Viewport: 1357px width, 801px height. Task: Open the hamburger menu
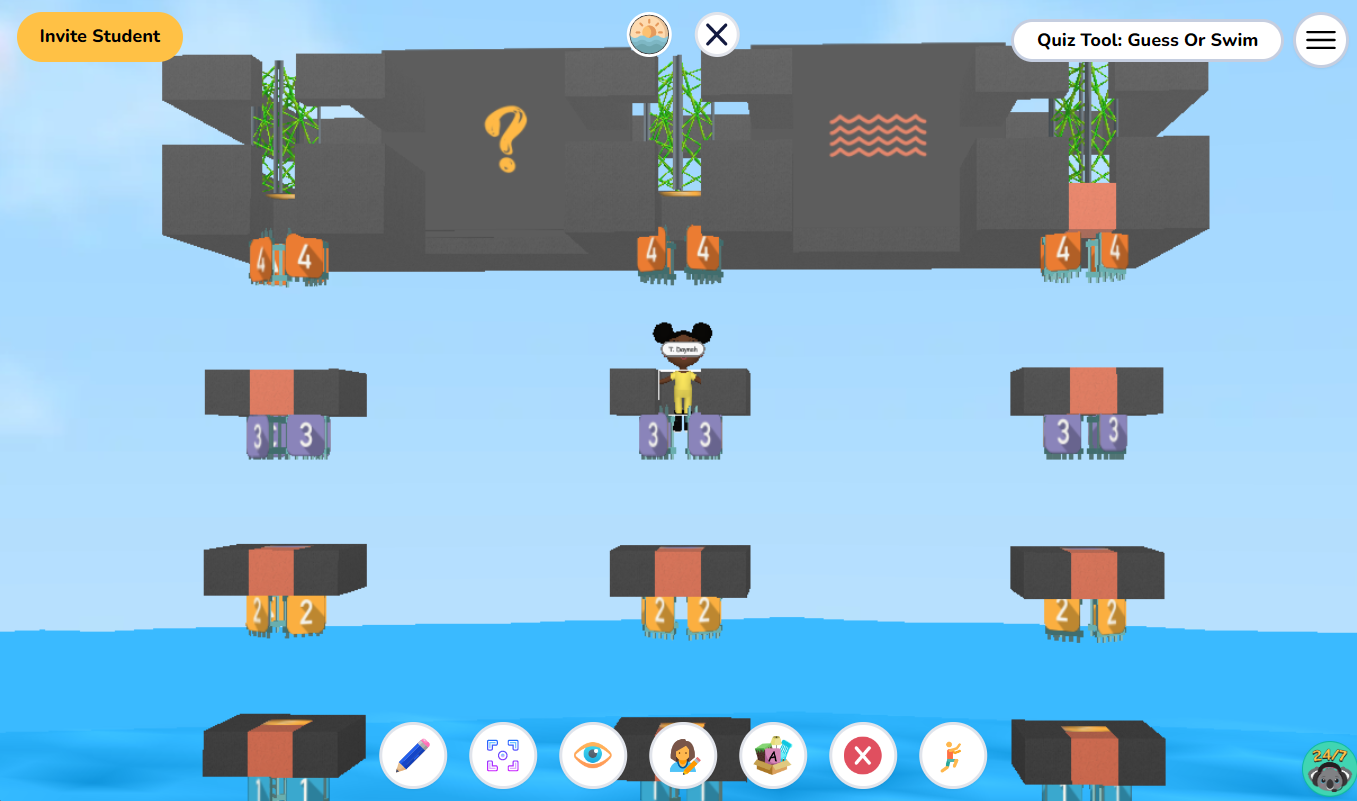1320,40
